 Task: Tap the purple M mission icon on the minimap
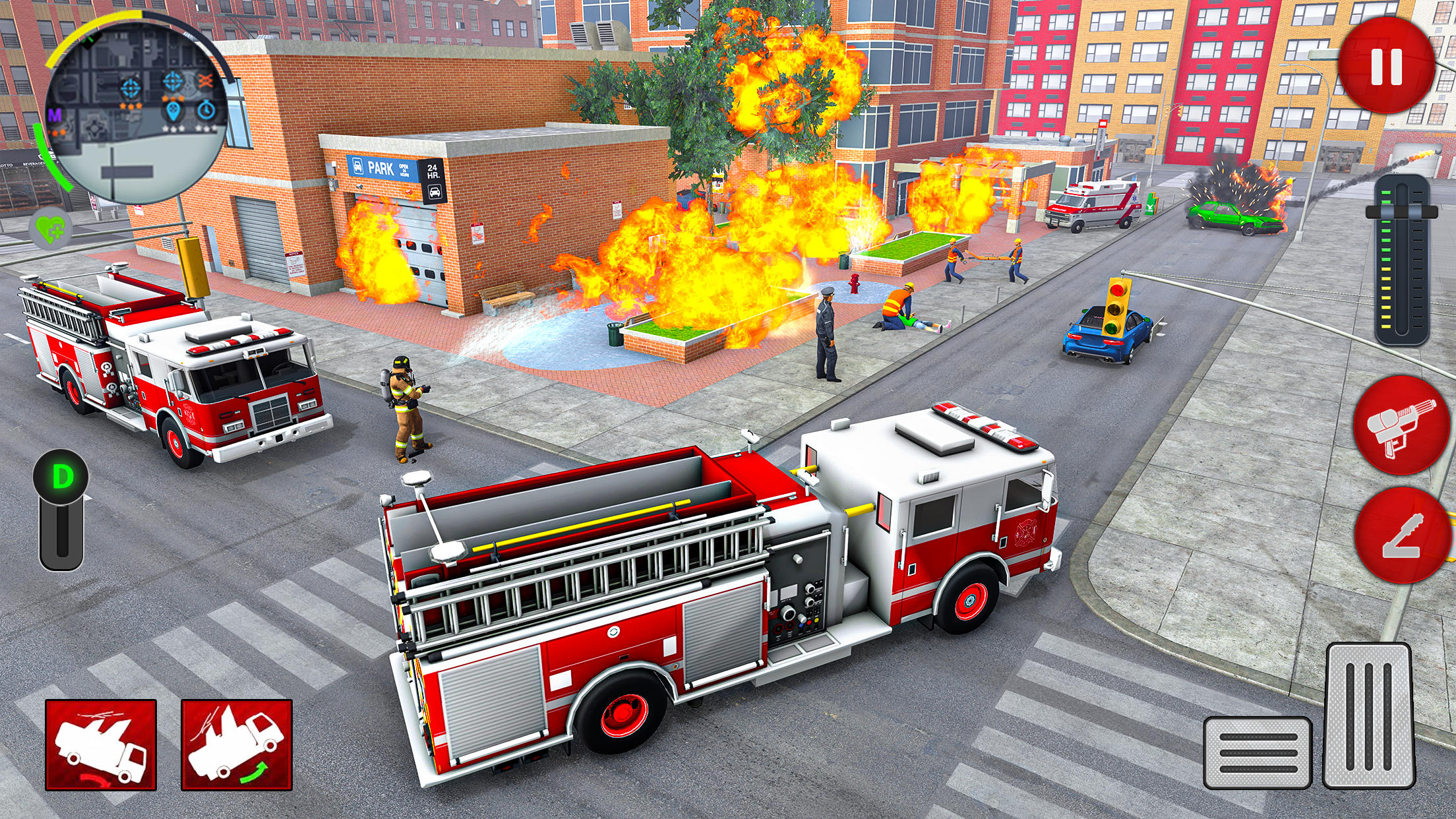[x=55, y=115]
